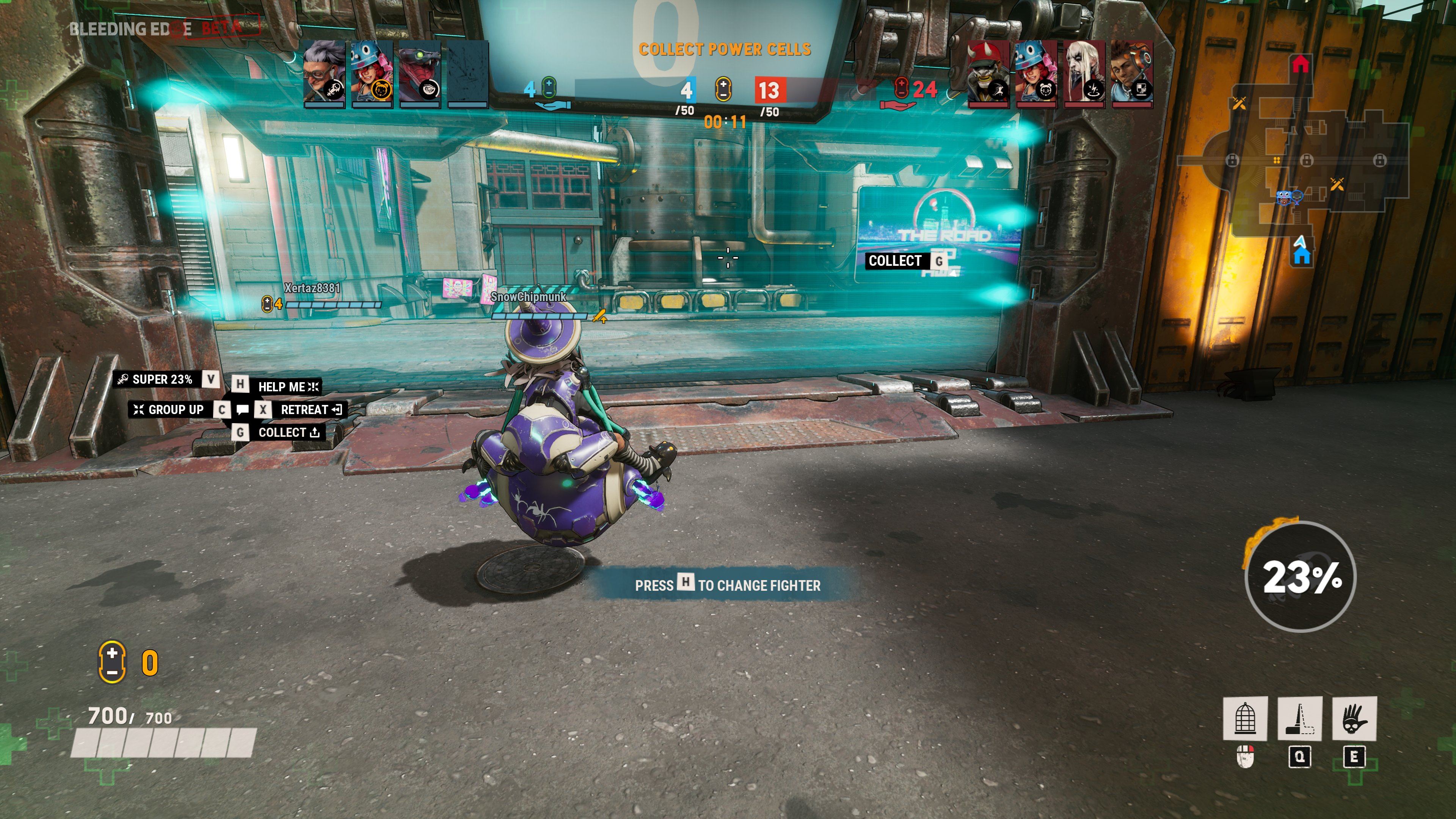
Task: Trigger the middle ability above the Q key
Action: point(1299,718)
